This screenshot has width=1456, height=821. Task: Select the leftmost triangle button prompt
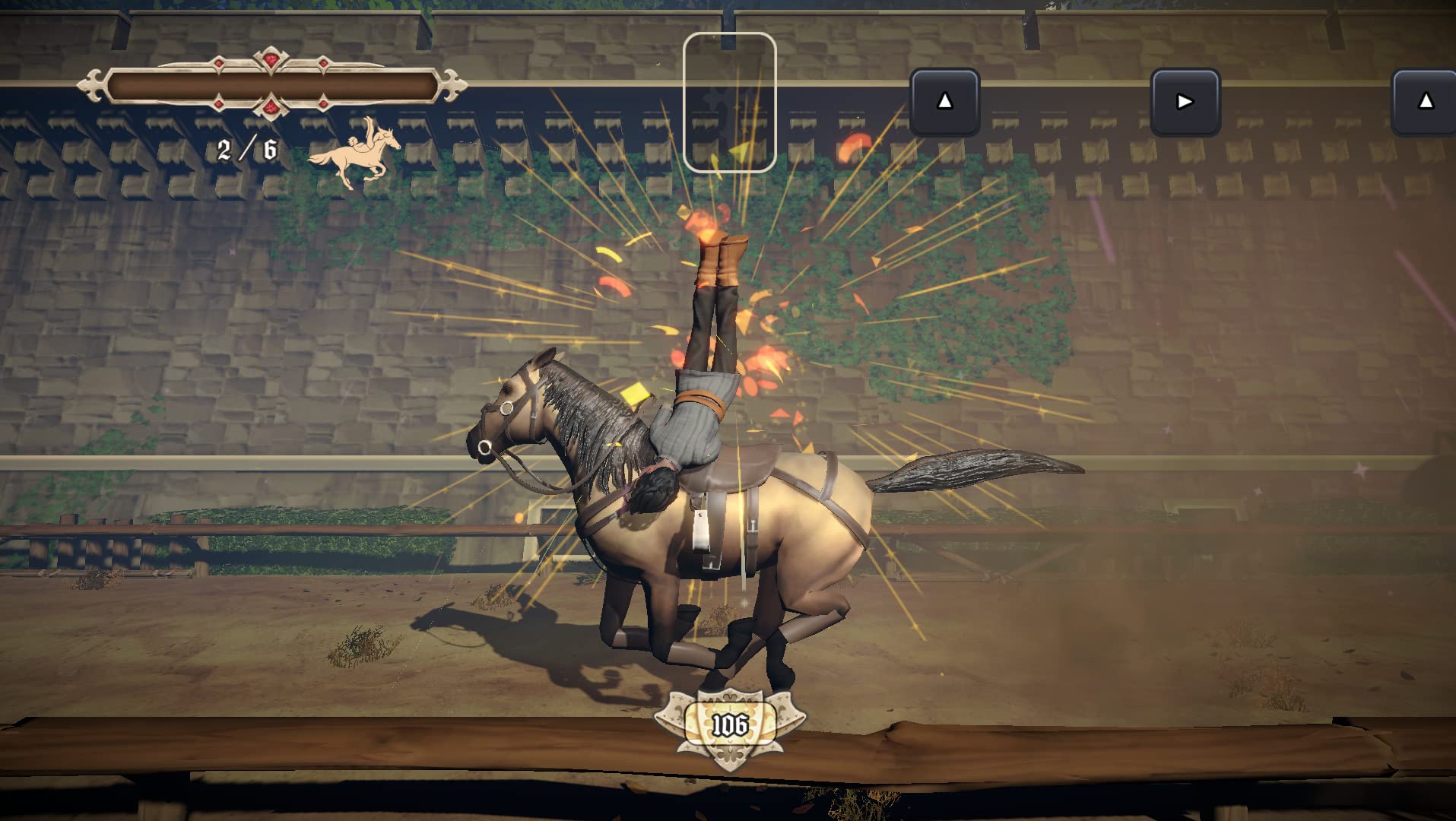pos(947,101)
